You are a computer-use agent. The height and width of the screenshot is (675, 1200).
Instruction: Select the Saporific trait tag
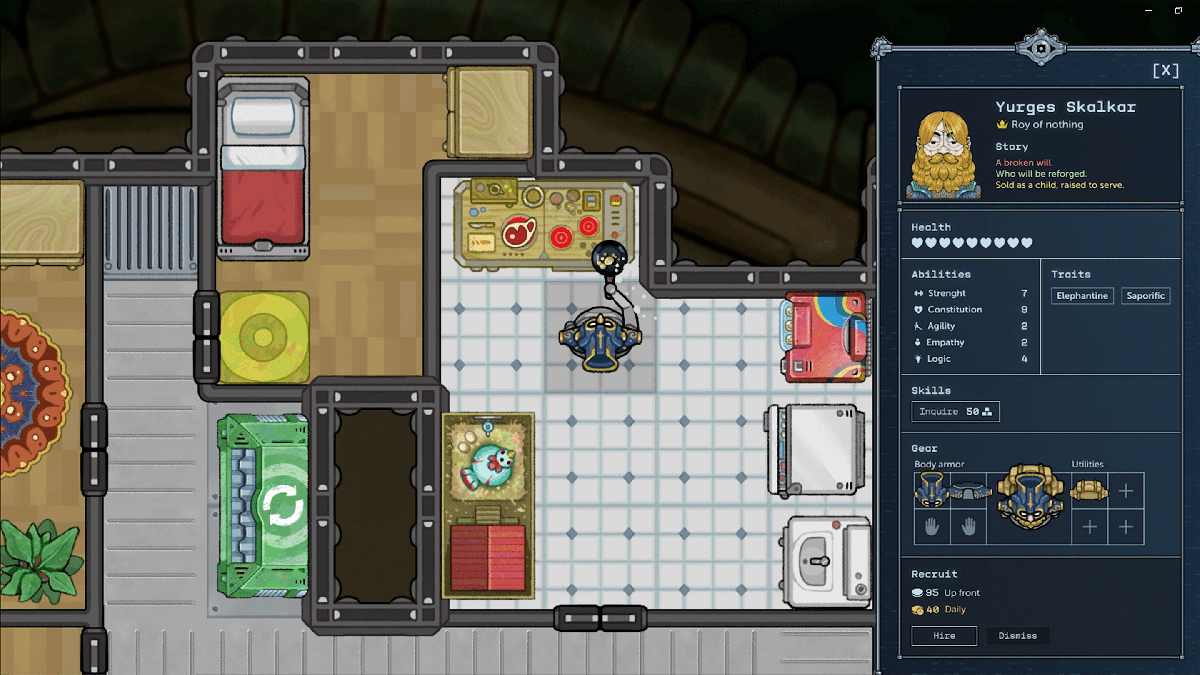(x=1145, y=296)
